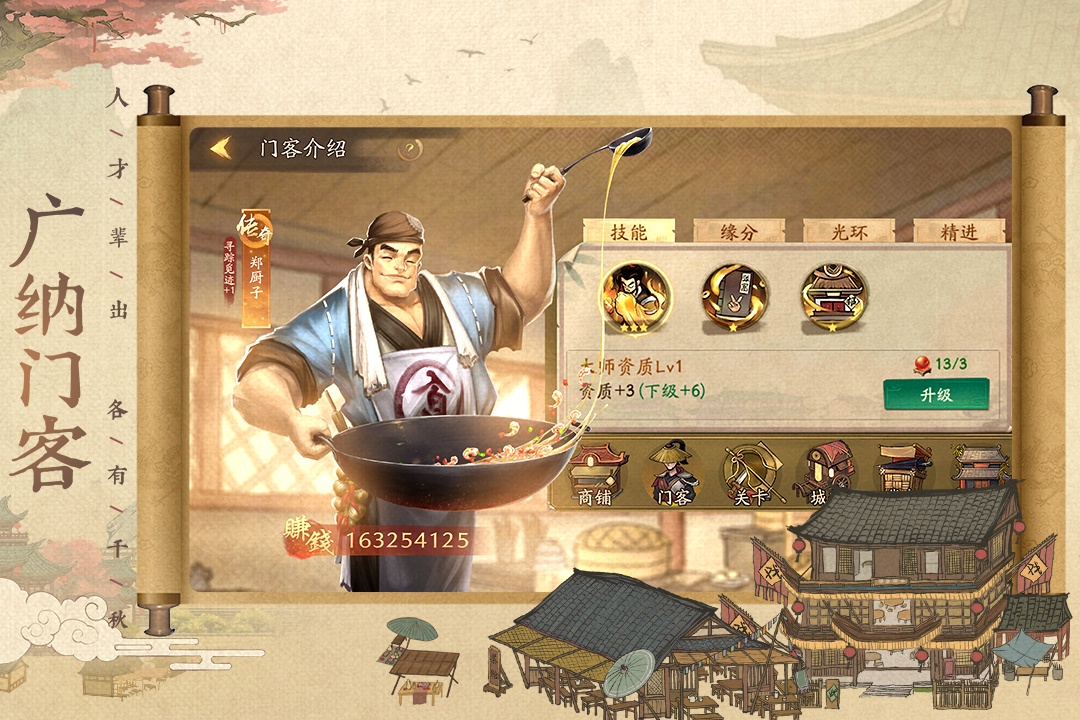The width and height of the screenshot is (1080, 720).
Task: Choose the shop building skill icon
Action: coord(833,296)
